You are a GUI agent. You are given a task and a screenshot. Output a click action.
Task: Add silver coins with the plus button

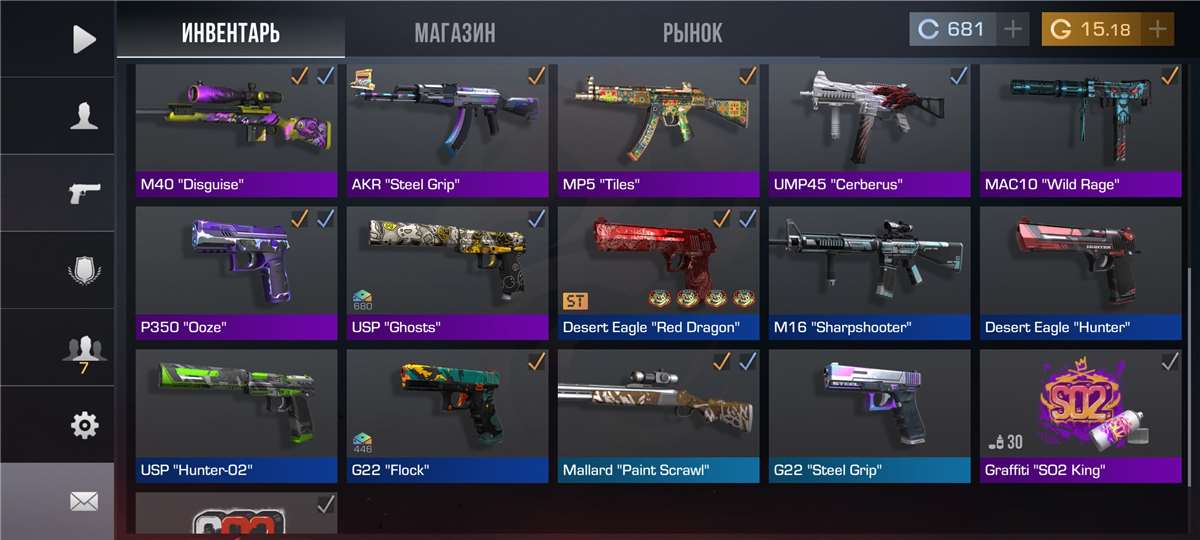(x=1013, y=29)
